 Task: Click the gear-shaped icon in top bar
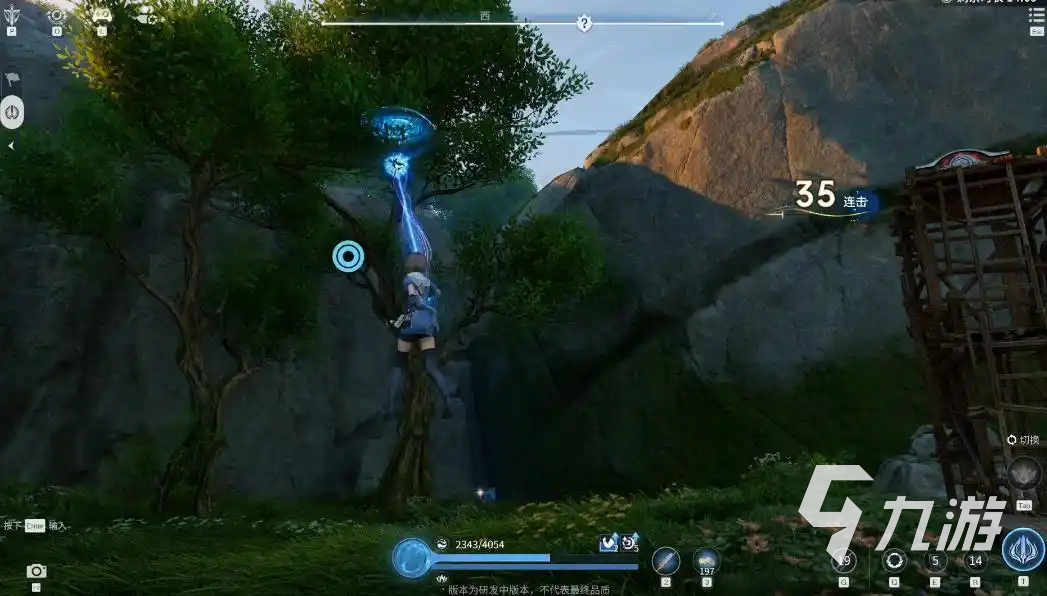point(57,15)
